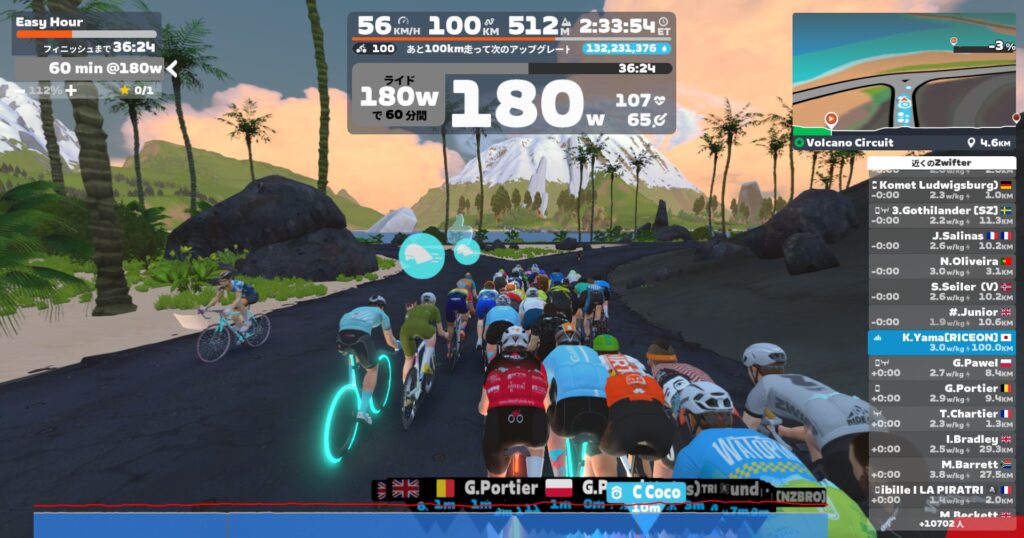This screenshot has height=538, width=1024.
Task: Open the Volcano Circuit minimap
Action: [904, 76]
